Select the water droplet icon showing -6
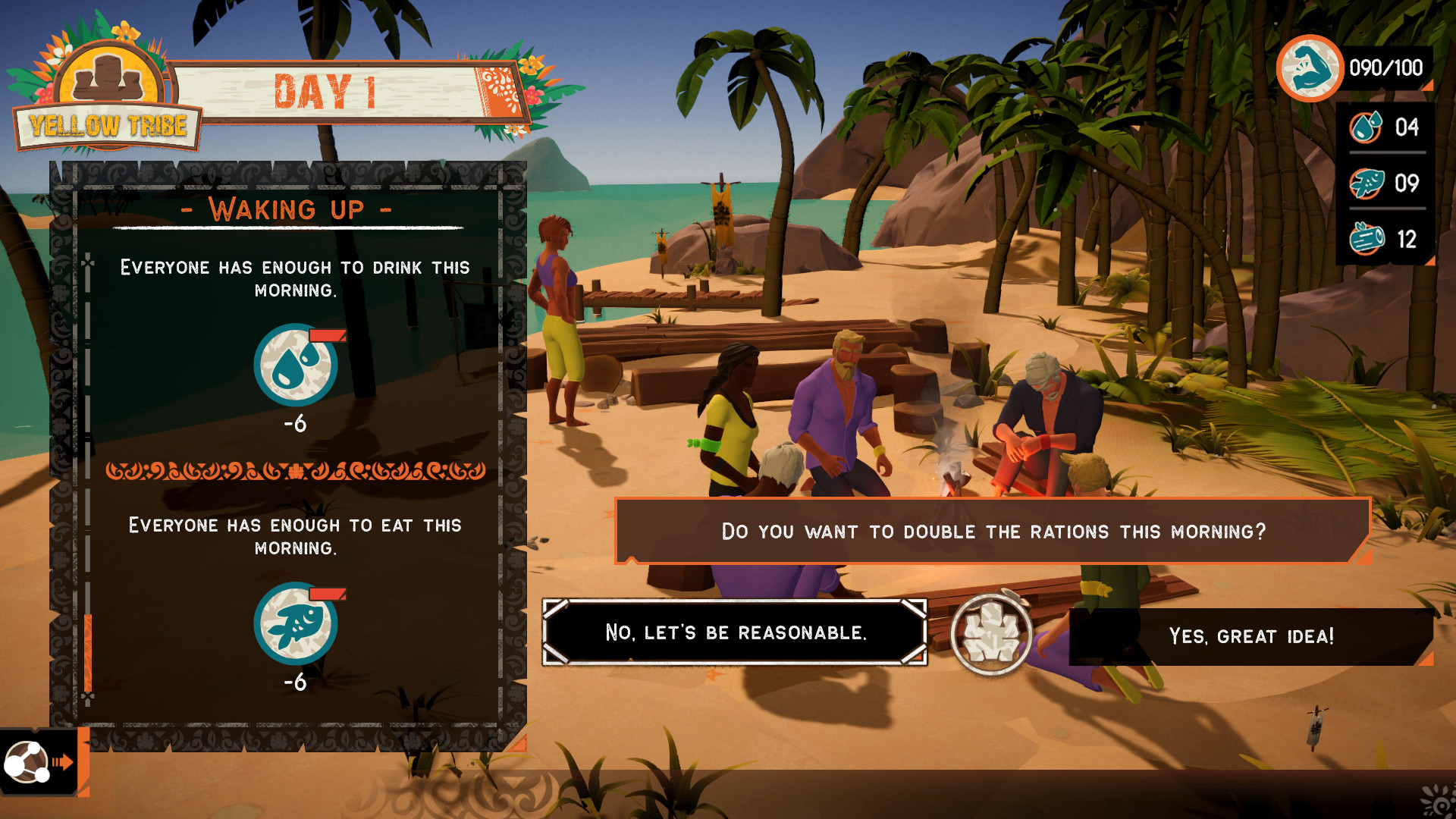The width and height of the screenshot is (1456, 819). click(294, 364)
